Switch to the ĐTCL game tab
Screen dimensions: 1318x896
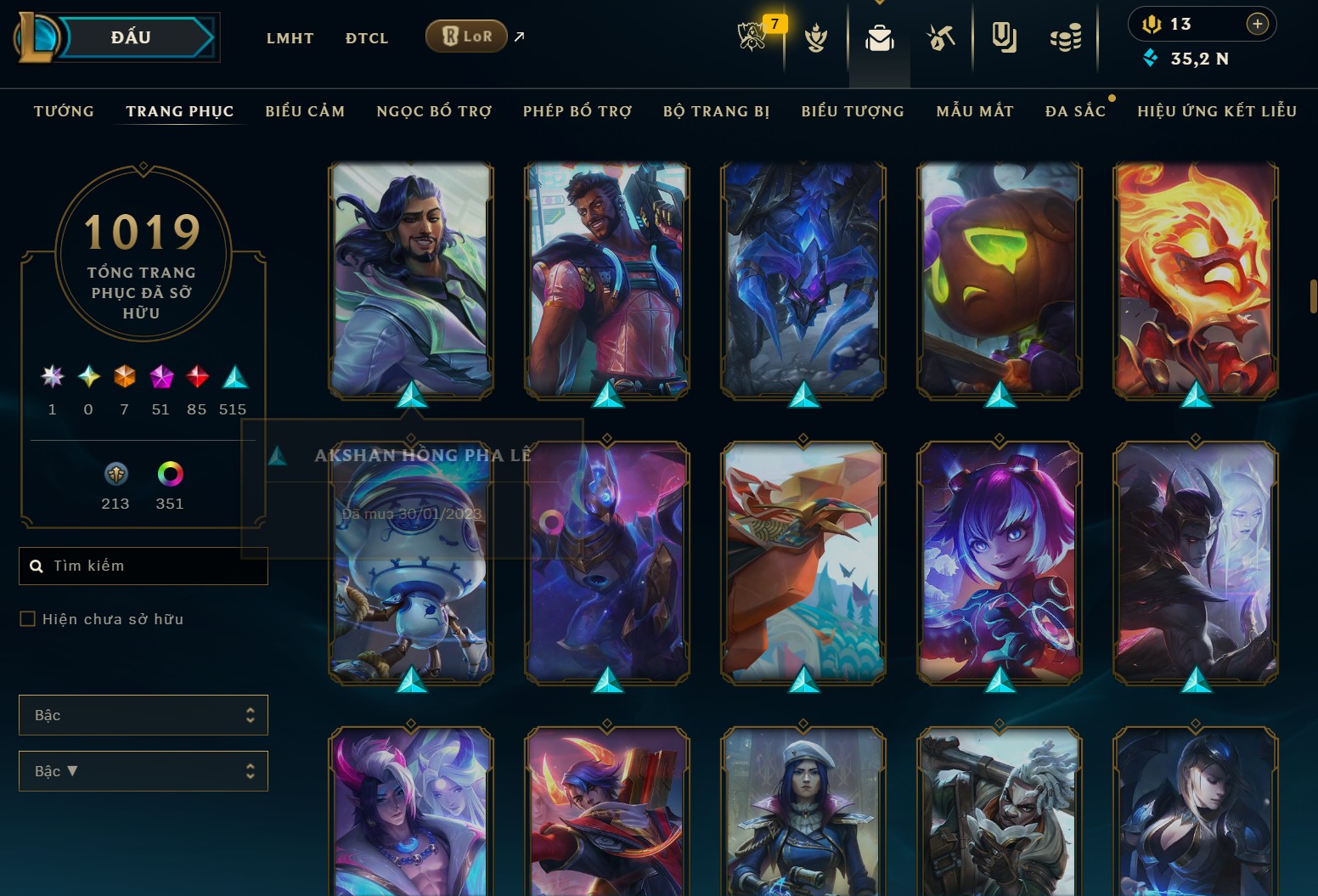pyautogui.click(x=367, y=38)
